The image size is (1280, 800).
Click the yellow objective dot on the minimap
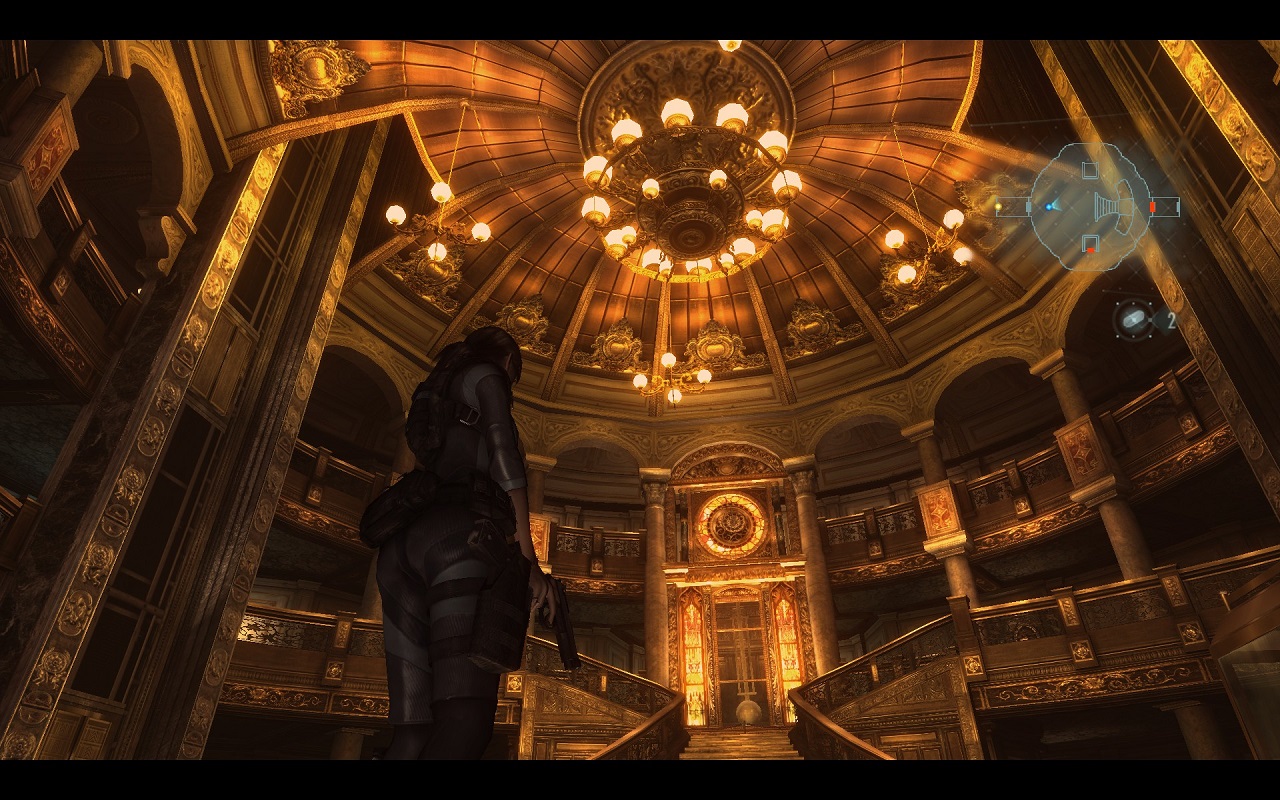[x=997, y=205]
